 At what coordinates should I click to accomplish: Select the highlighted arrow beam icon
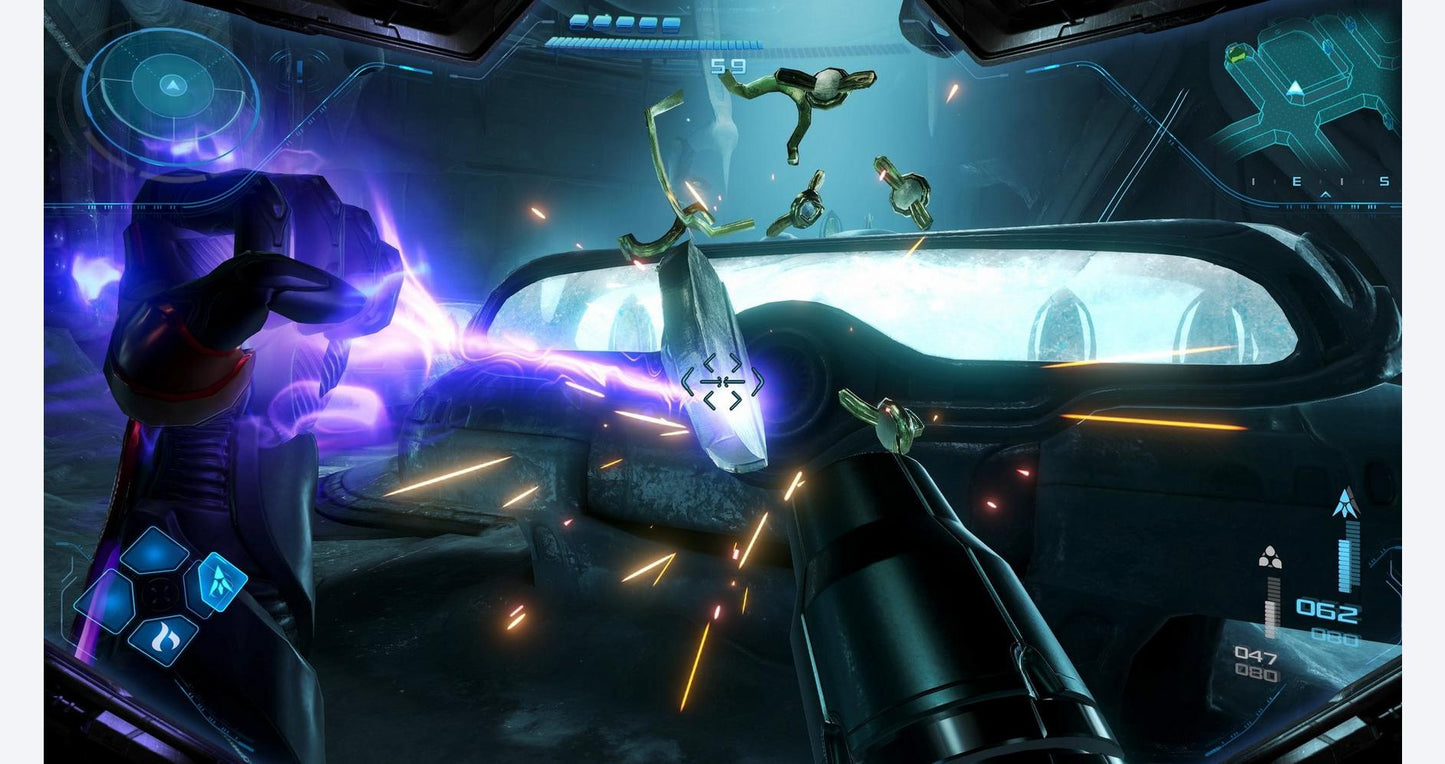pyautogui.click(x=221, y=584)
